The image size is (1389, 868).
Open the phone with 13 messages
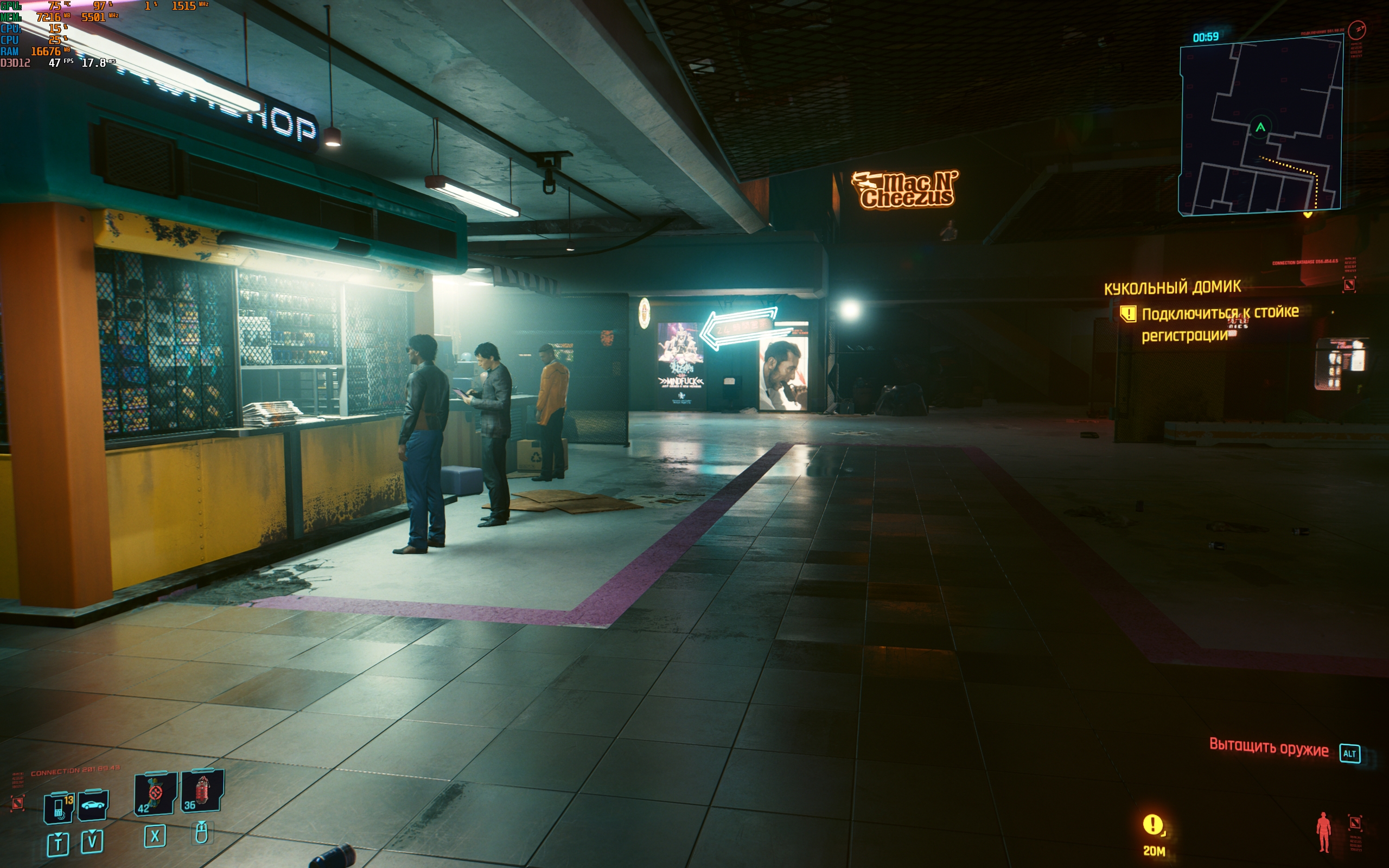click(59, 806)
